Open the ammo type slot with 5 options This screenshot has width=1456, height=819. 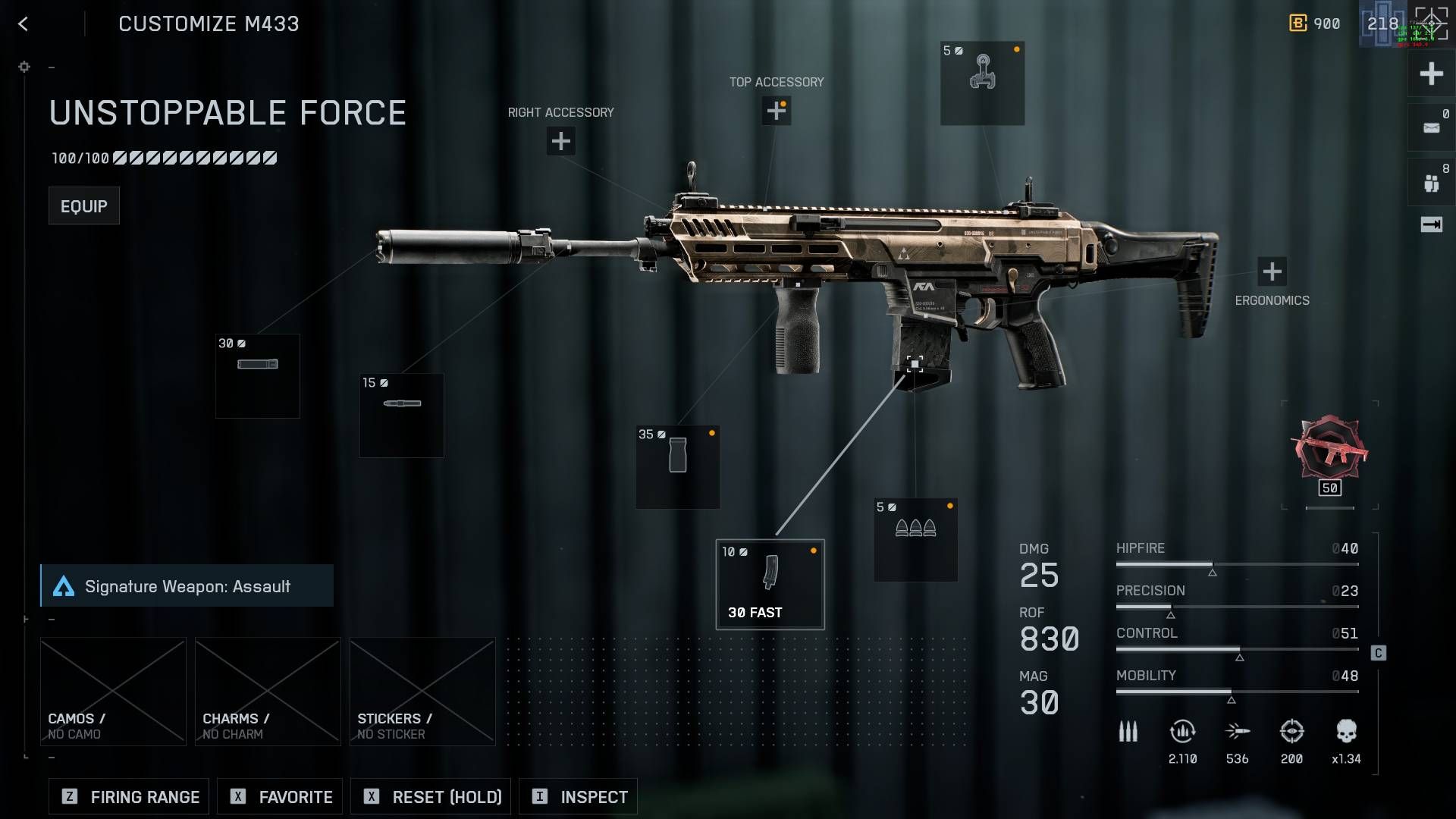[915, 540]
